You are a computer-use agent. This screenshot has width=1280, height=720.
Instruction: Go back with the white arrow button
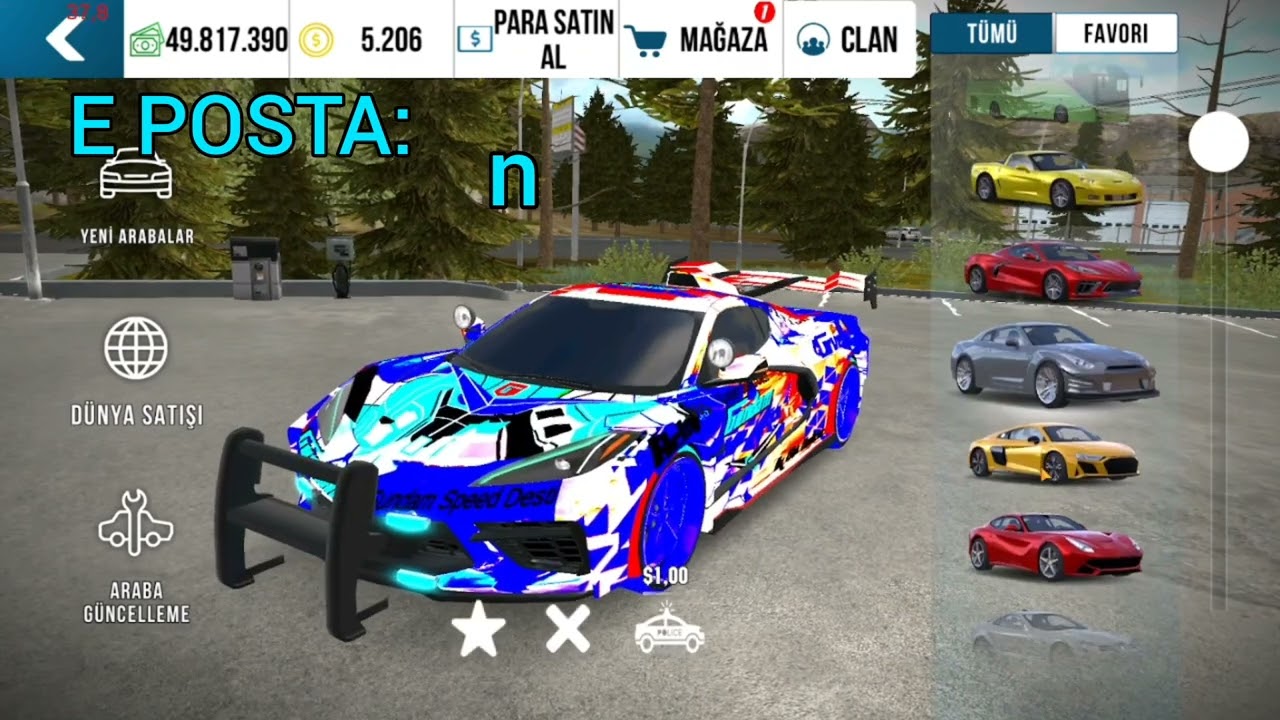pyautogui.click(x=62, y=39)
